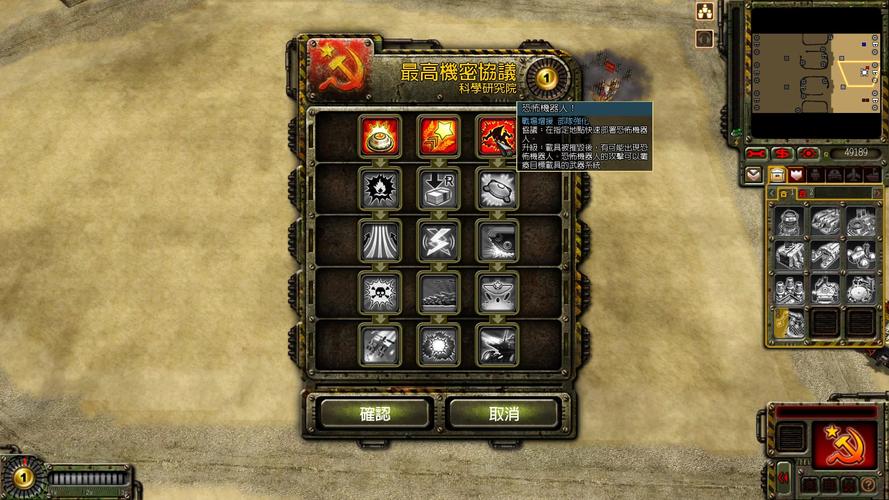Activate the red wrench repair button
Image resolution: width=889 pixels, height=500 pixels.
pyautogui.click(x=756, y=153)
